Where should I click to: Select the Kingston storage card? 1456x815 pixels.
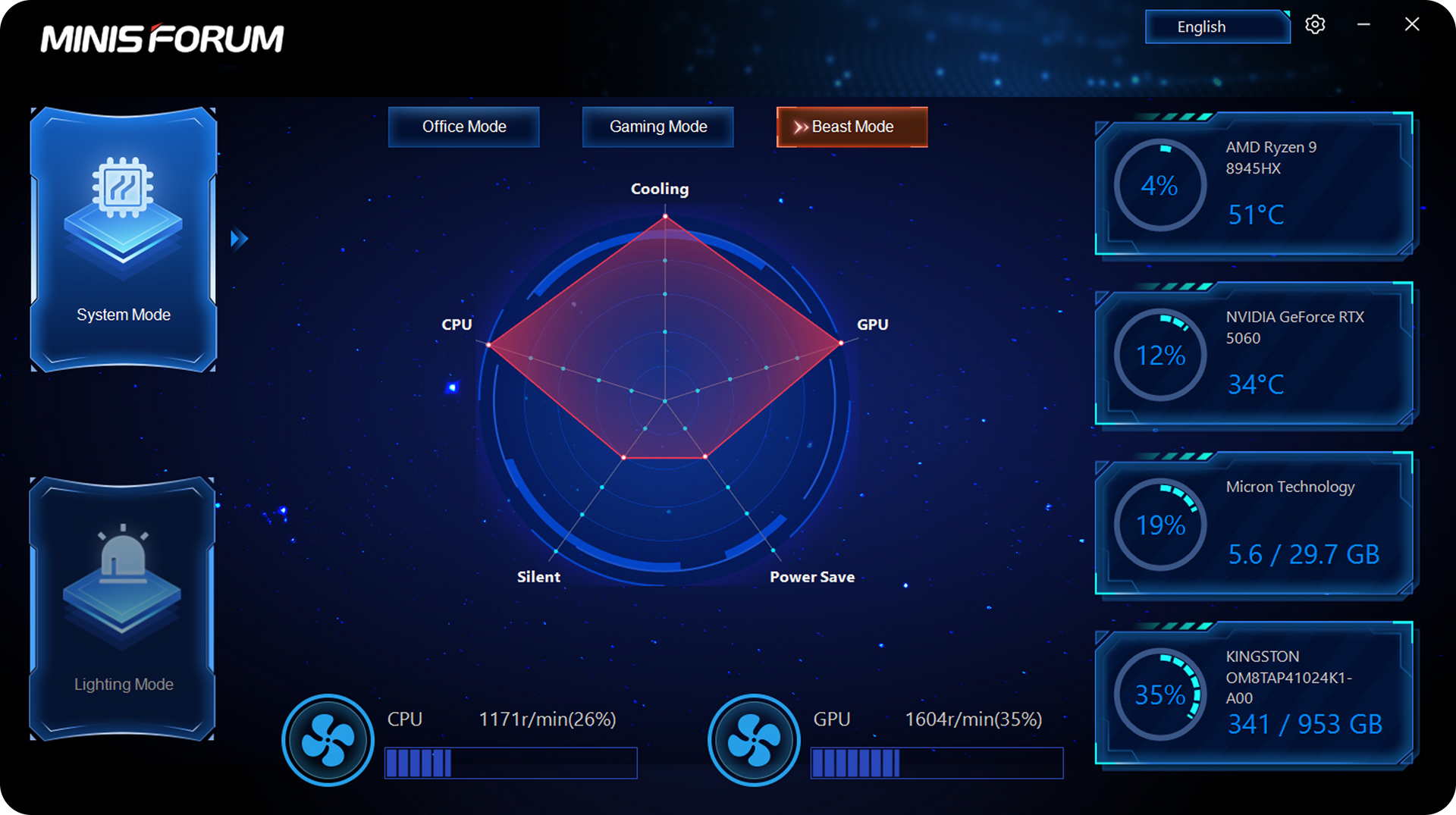pos(1254,694)
